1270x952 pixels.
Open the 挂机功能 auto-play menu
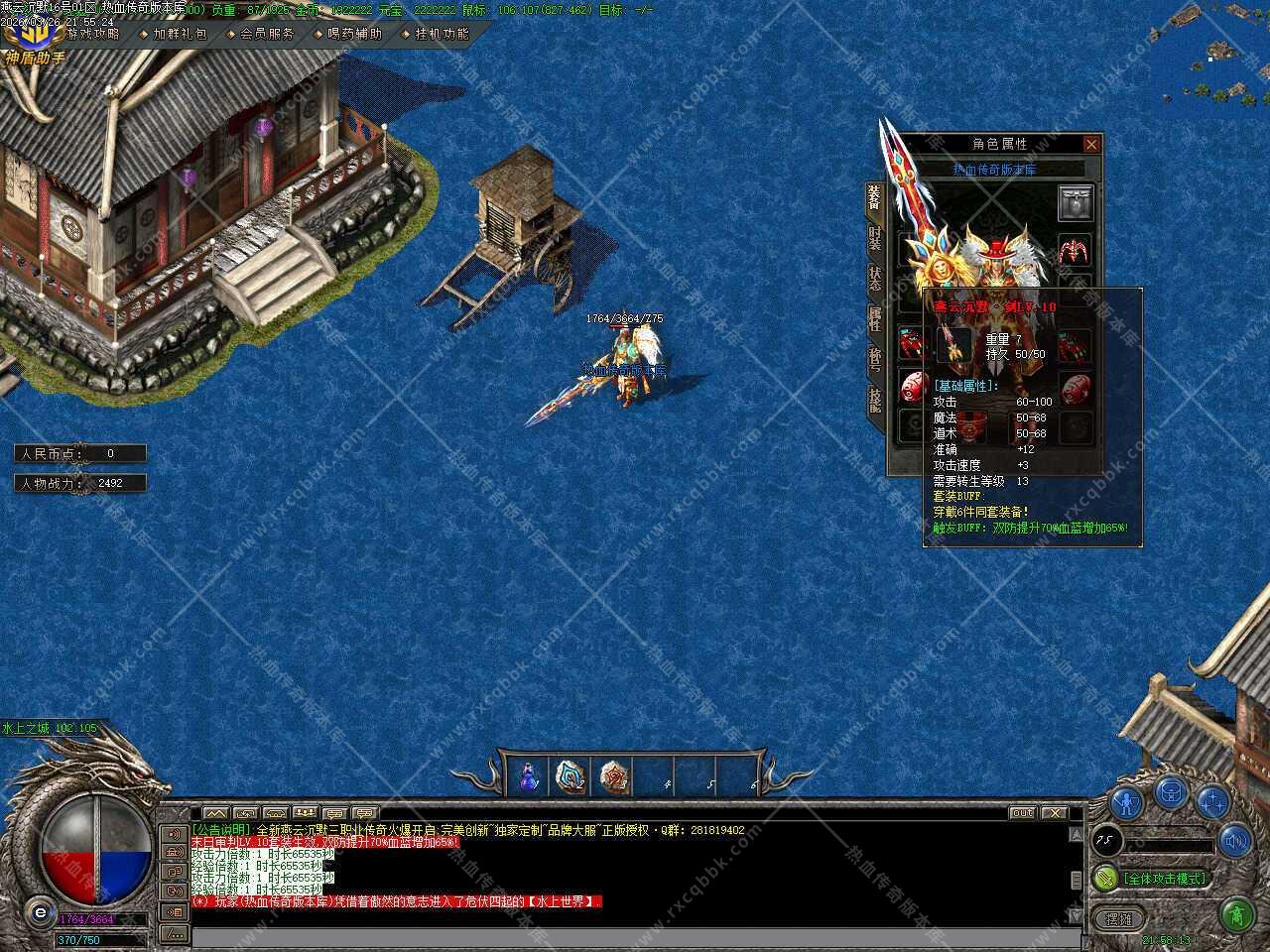442,34
